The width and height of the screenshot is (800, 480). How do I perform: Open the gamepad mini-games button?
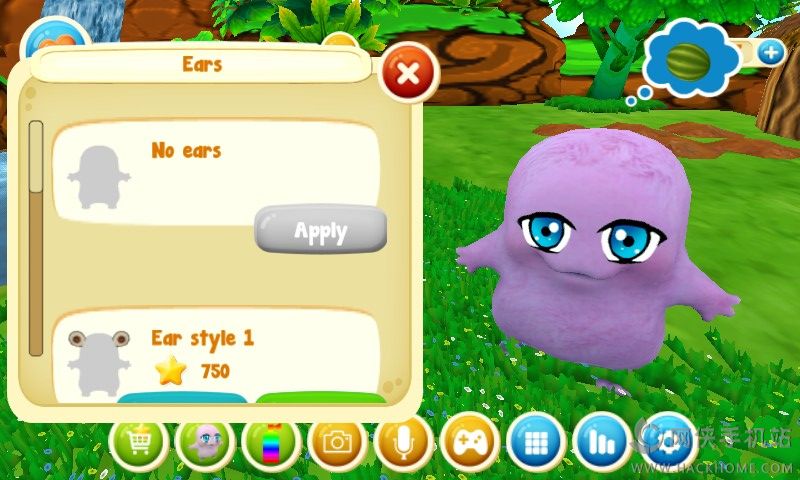coord(470,443)
